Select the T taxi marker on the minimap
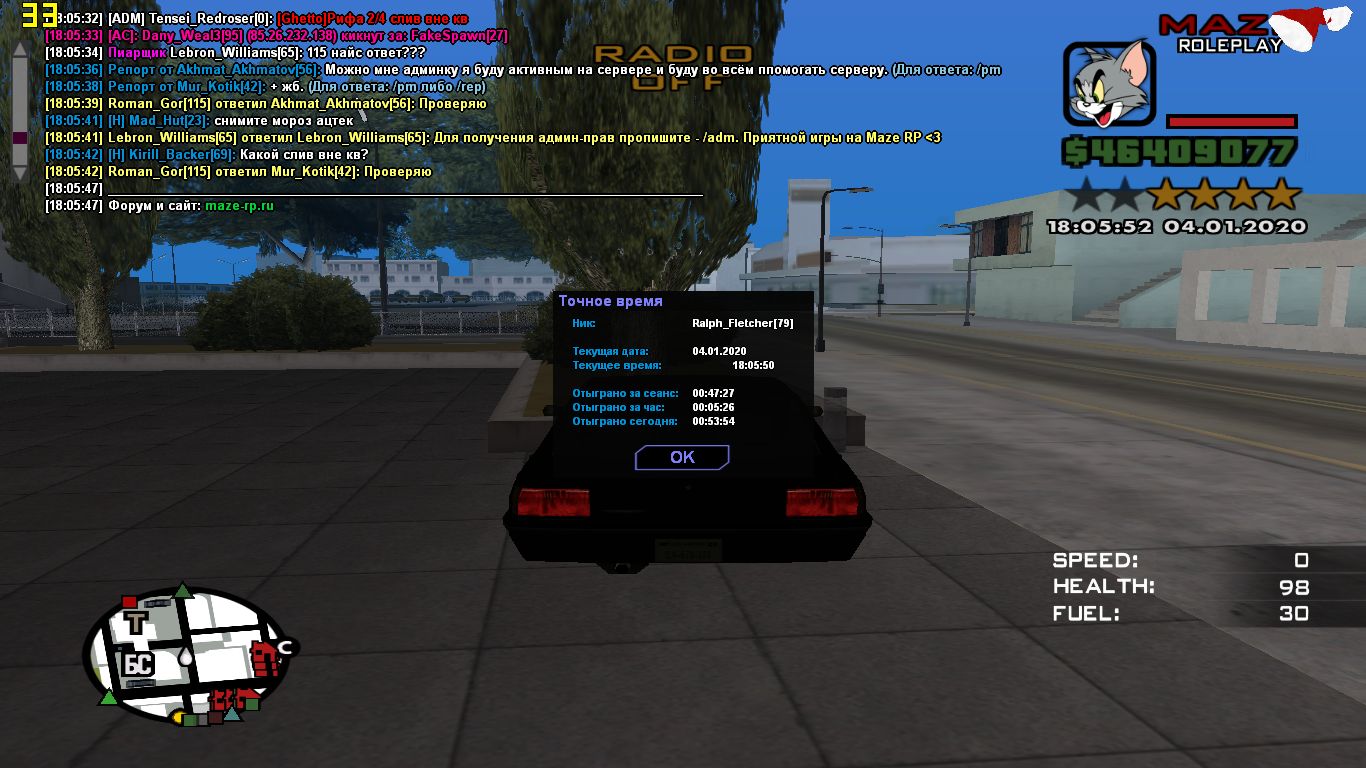Viewport: 1366px width, 768px height. [137, 622]
